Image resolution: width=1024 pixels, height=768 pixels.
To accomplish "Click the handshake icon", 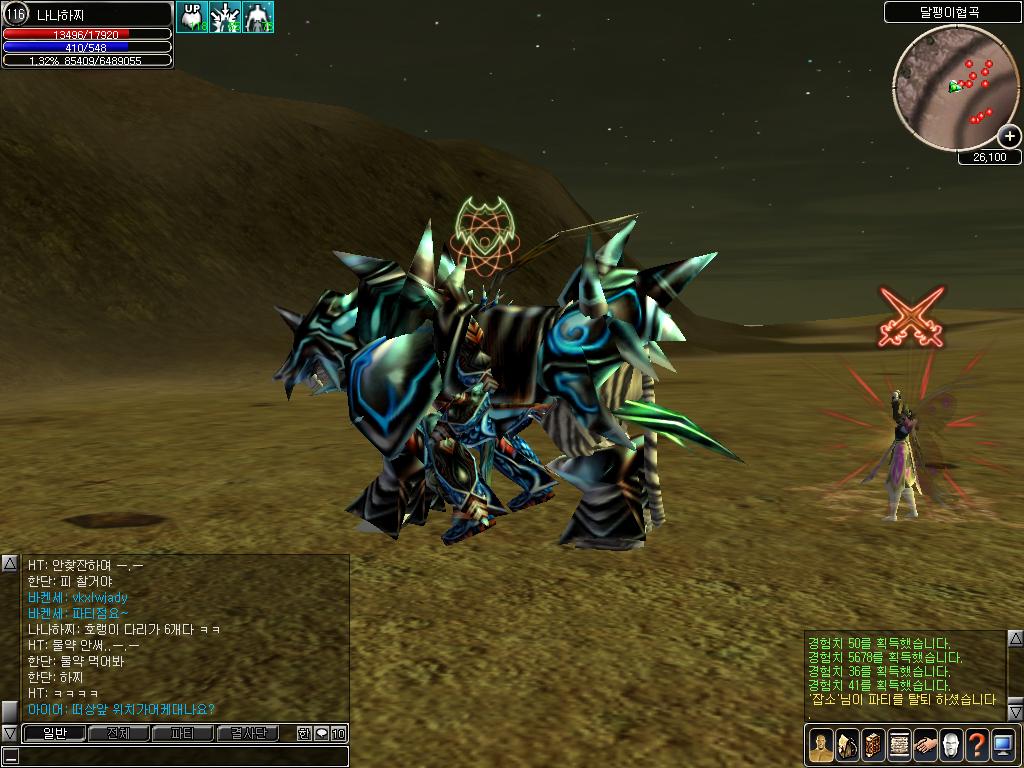I will tap(925, 745).
